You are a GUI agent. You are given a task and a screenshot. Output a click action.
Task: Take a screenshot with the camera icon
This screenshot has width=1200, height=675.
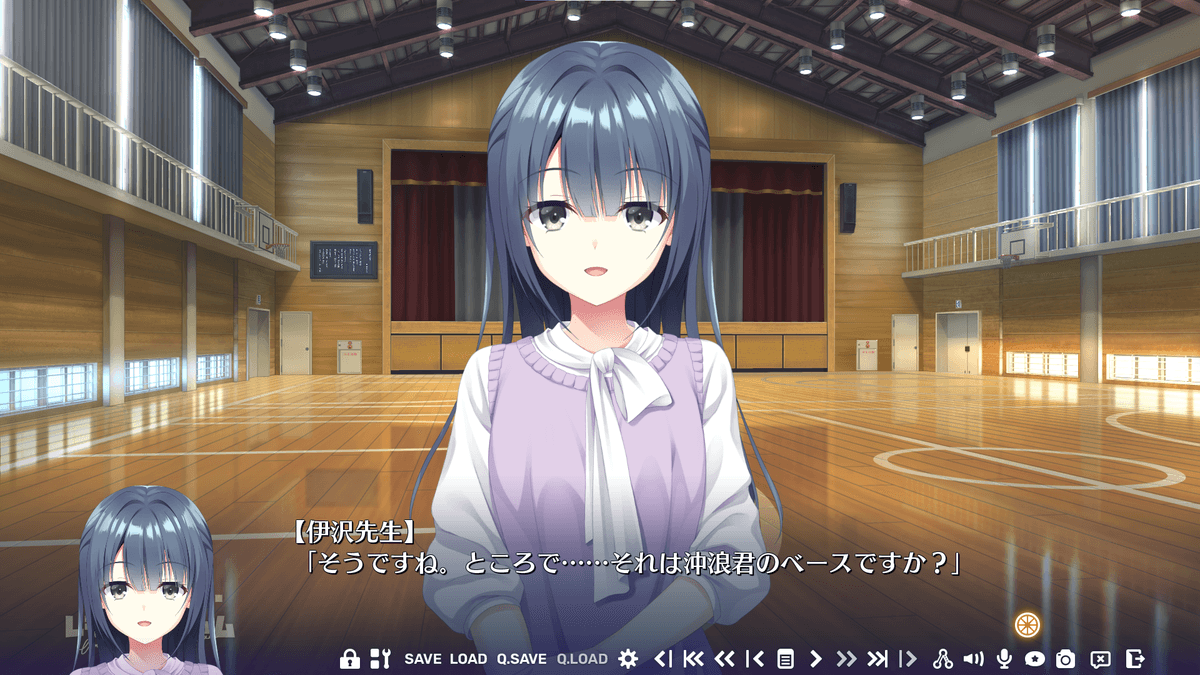point(1066,659)
